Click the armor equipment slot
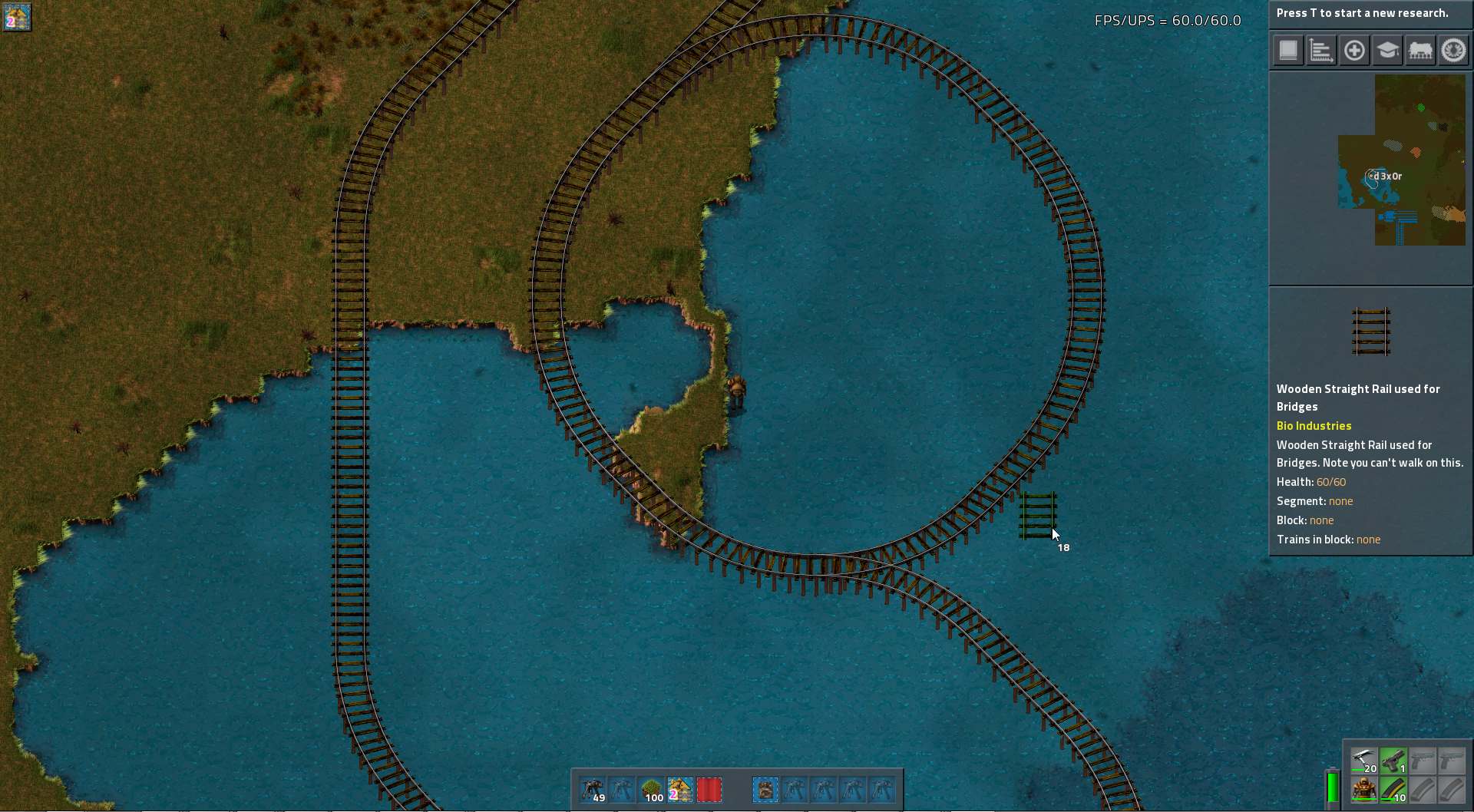 pyautogui.click(x=1363, y=790)
